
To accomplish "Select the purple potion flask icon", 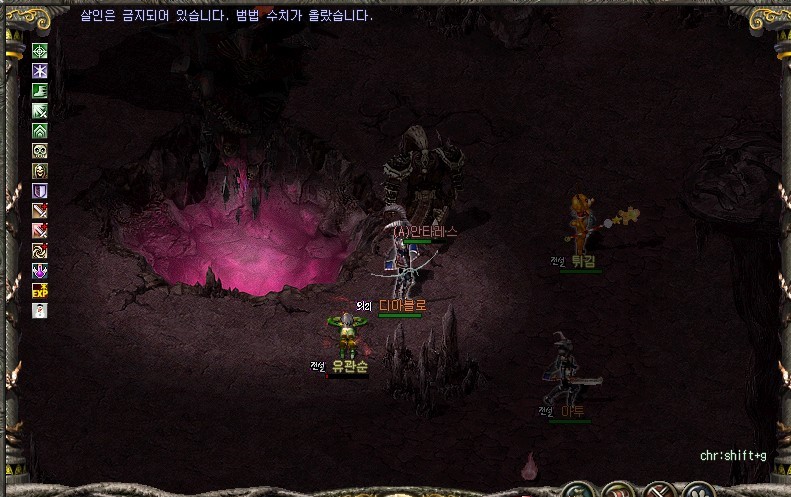I will pos(40,271).
